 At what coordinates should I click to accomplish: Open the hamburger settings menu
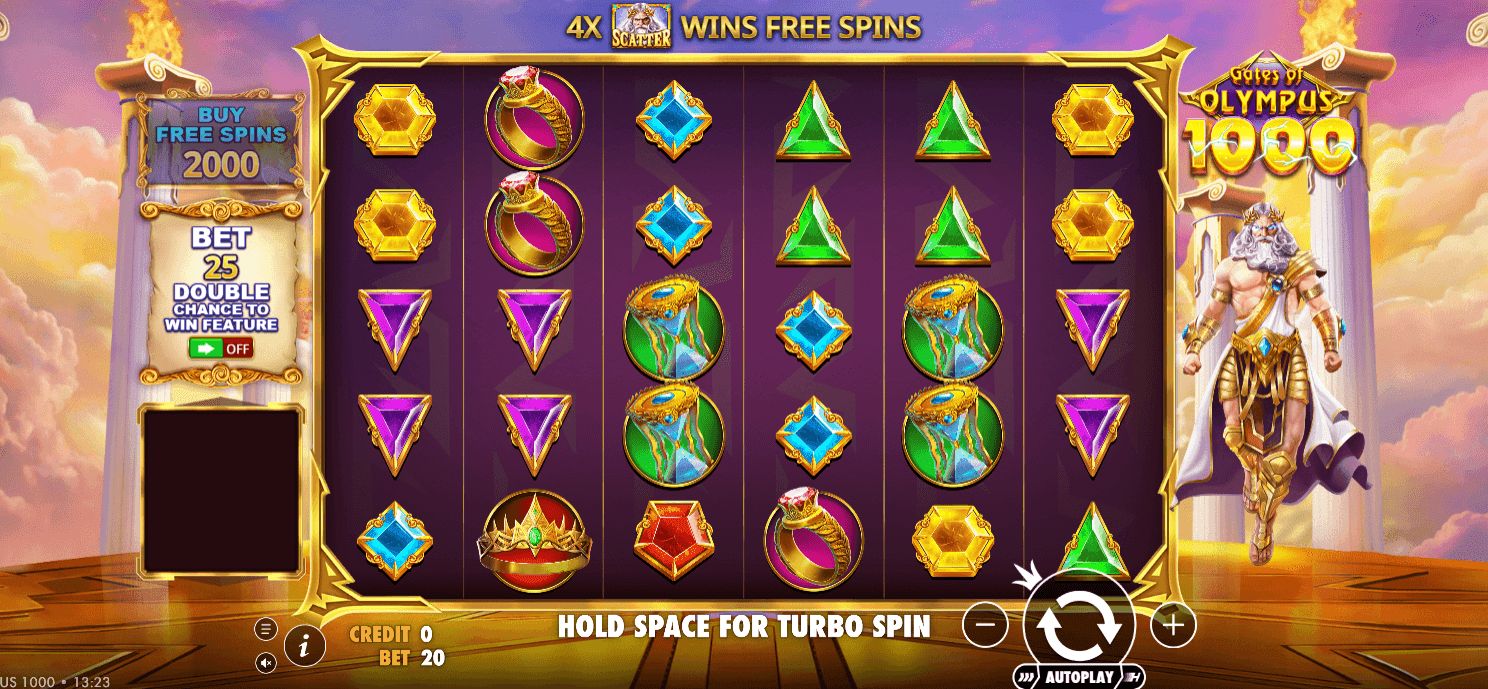(266, 629)
